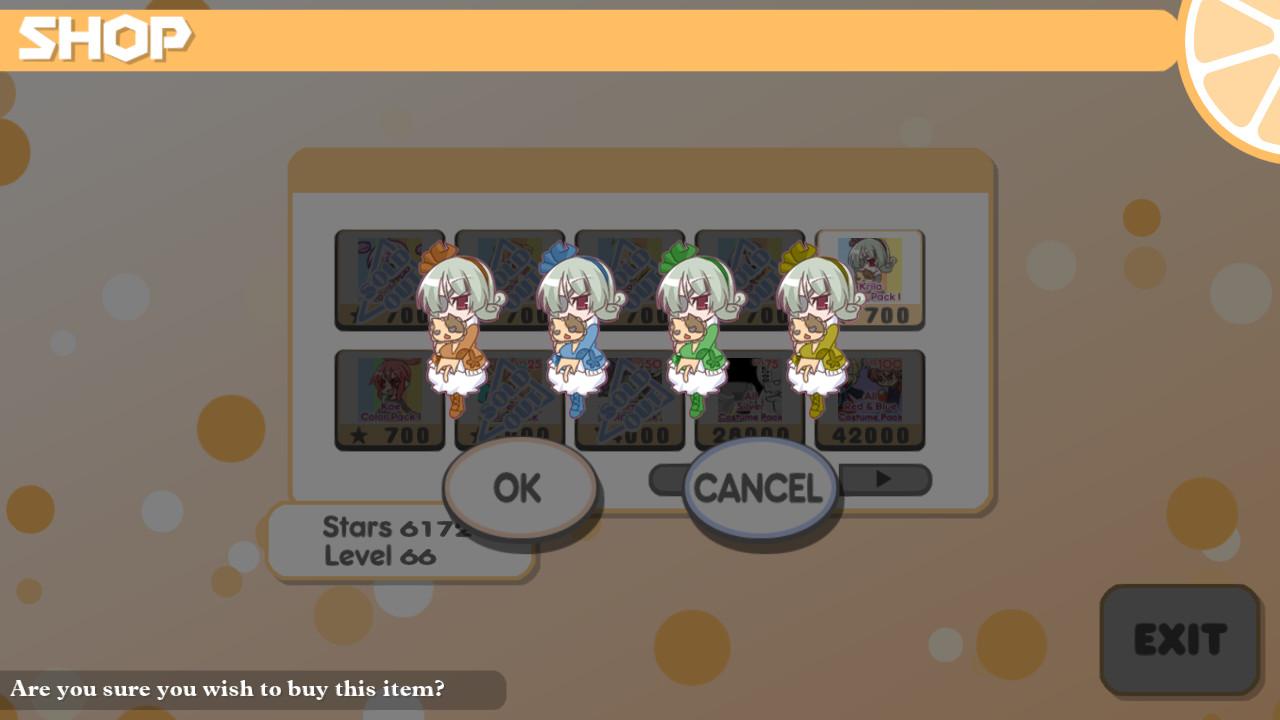Image resolution: width=1280 pixels, height=720 pixels.
Task: Click the next page arrow
Action: (x=882, y=480)
